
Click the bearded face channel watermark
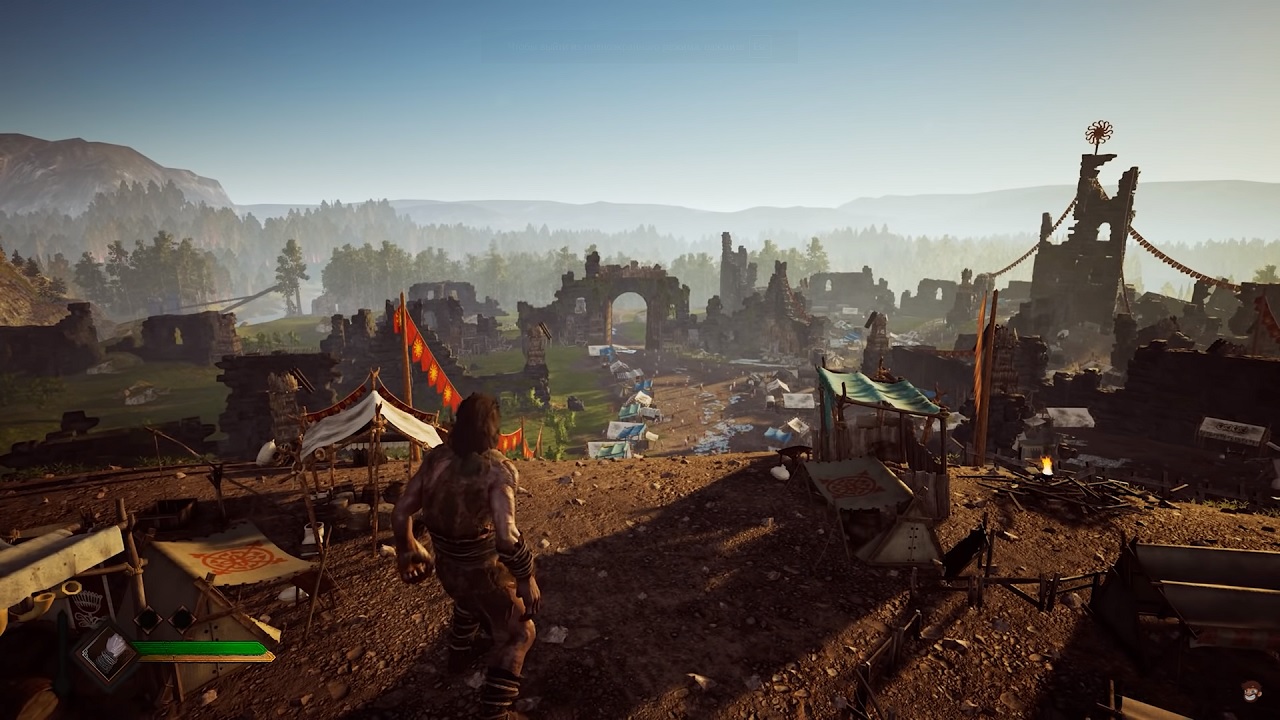coord(1251,691)
